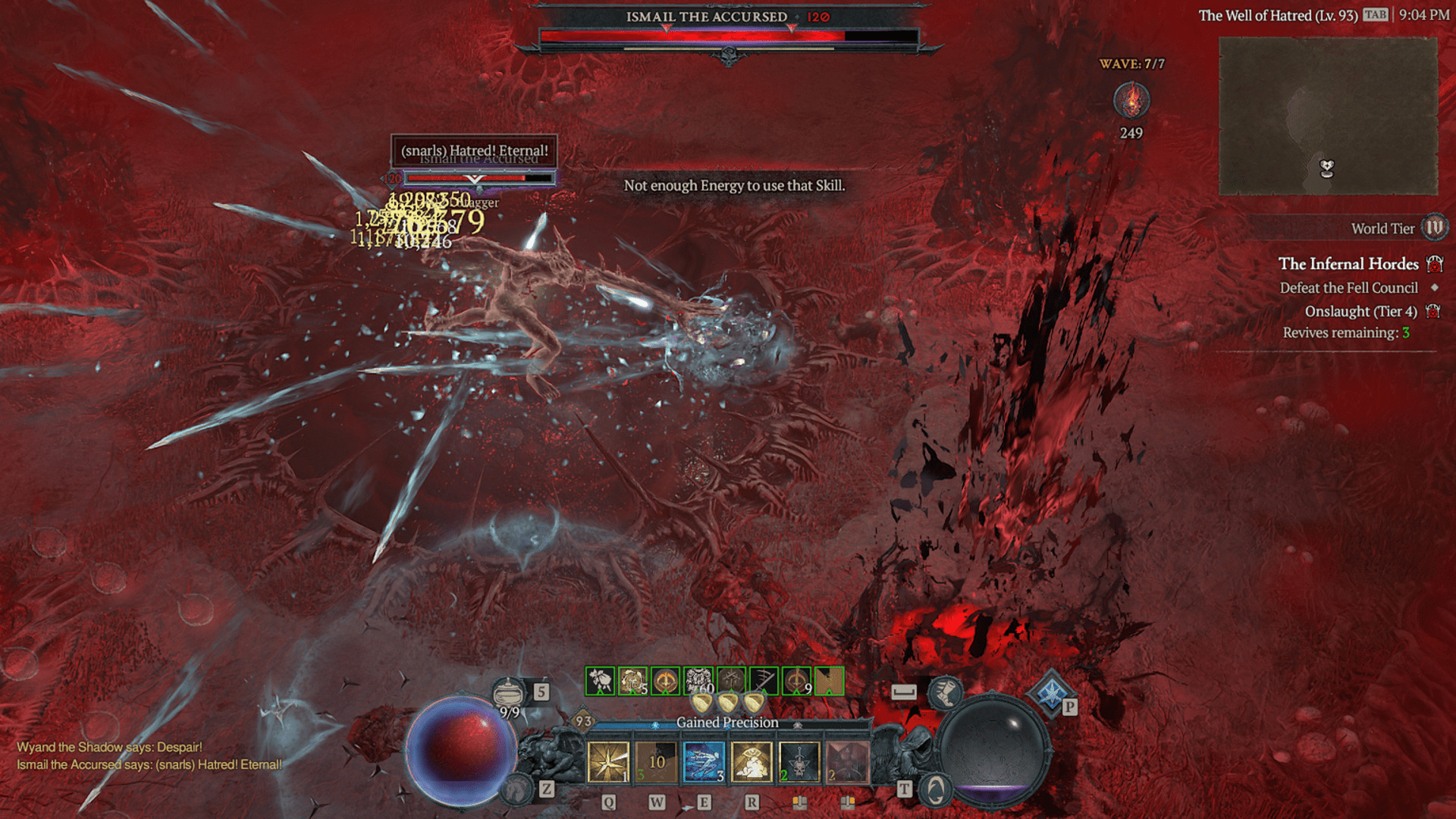Image resolution: width=1456 pixels, height=819 pixels.
Task: Click the Burning Aether flame icon
Action: coord(1131,101)
